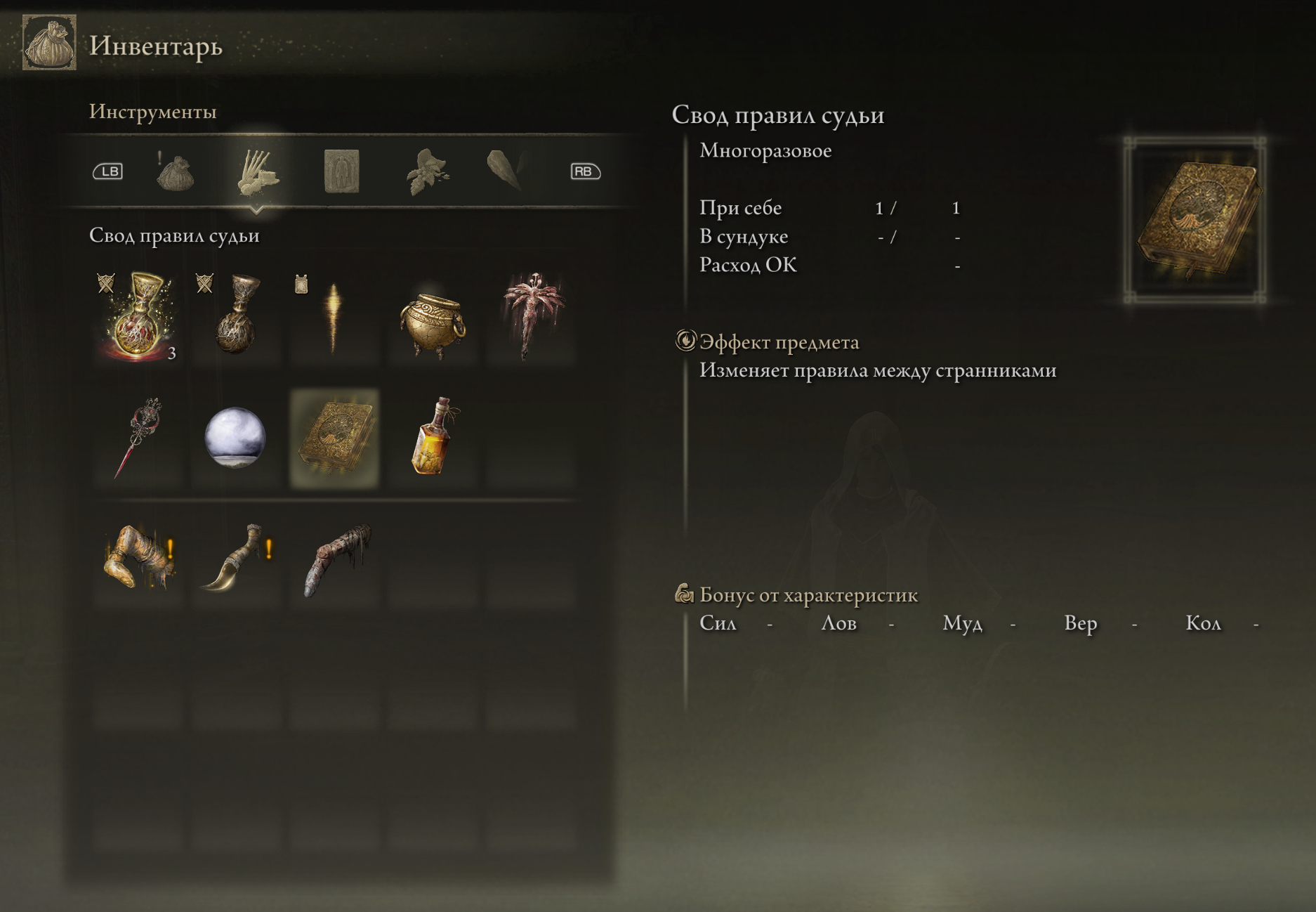The width and height of the screenshot is (1316, 912).
Task: Pick the amber liquid bottle item
Action: pyautogui.click(x=433, y=437)
